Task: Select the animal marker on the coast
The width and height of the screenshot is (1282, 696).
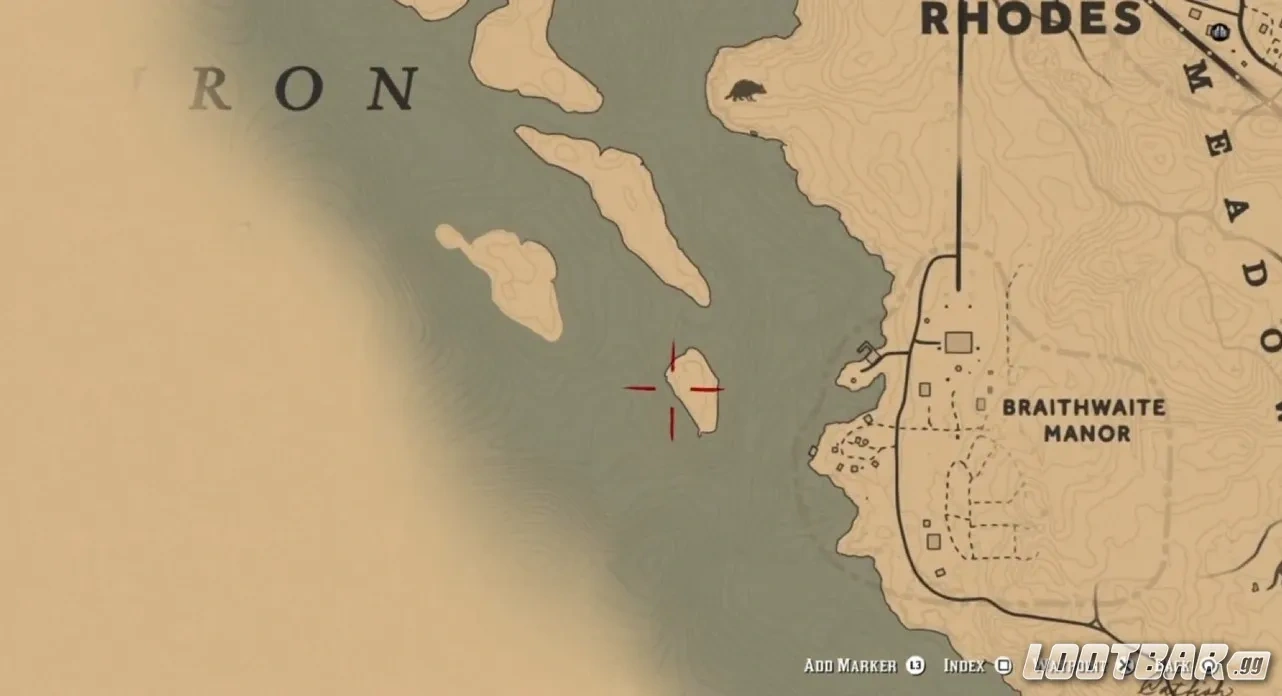Action: 743,91
